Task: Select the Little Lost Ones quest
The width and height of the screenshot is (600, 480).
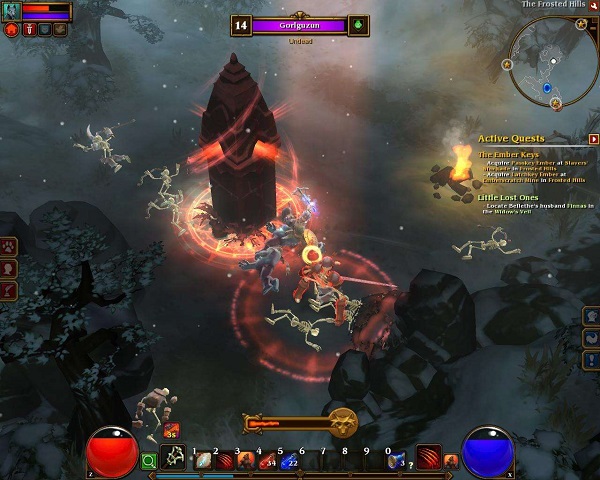Action: pos(510,197)
